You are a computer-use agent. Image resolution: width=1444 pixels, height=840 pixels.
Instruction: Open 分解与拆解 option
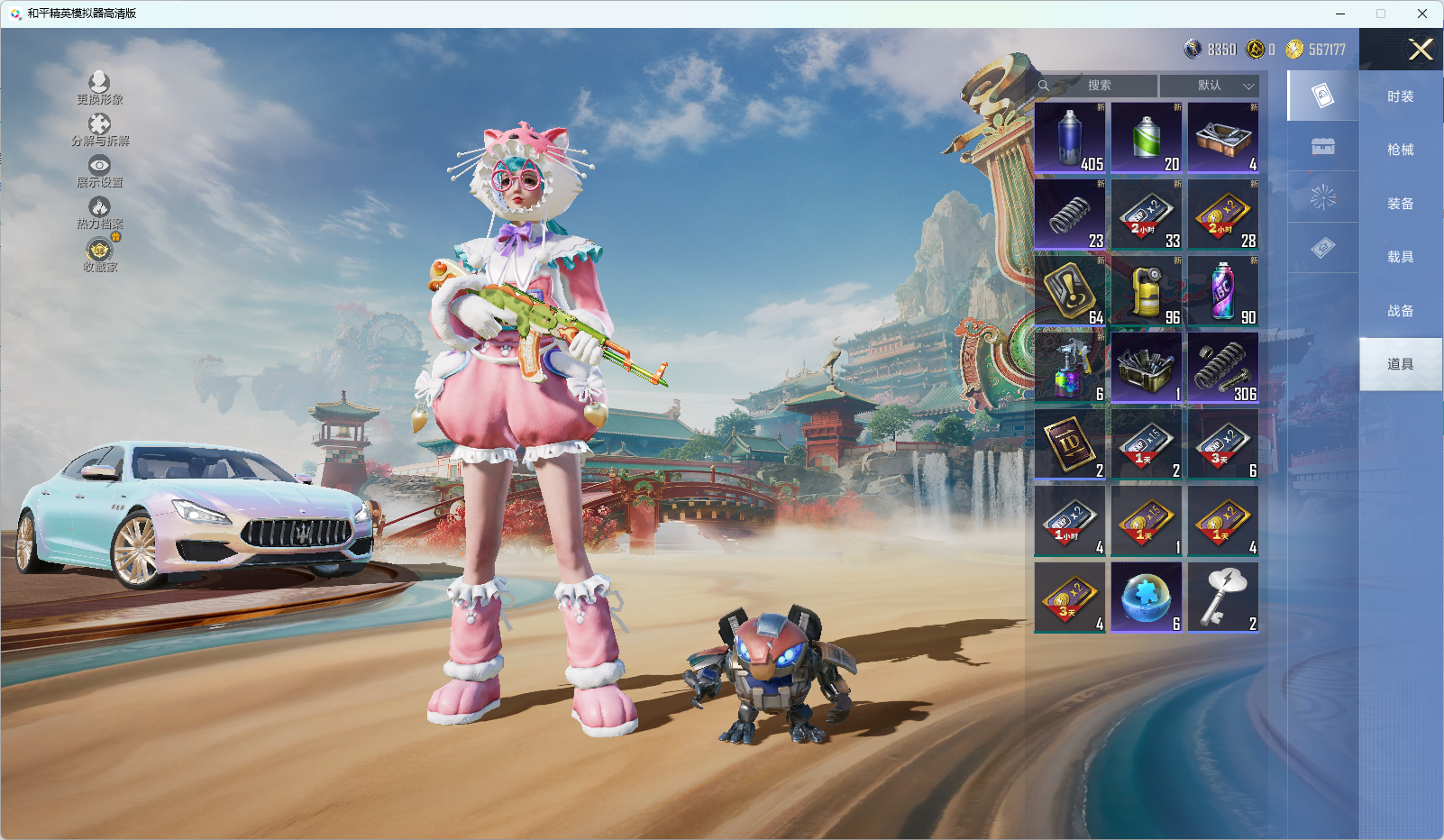point(99,130)
